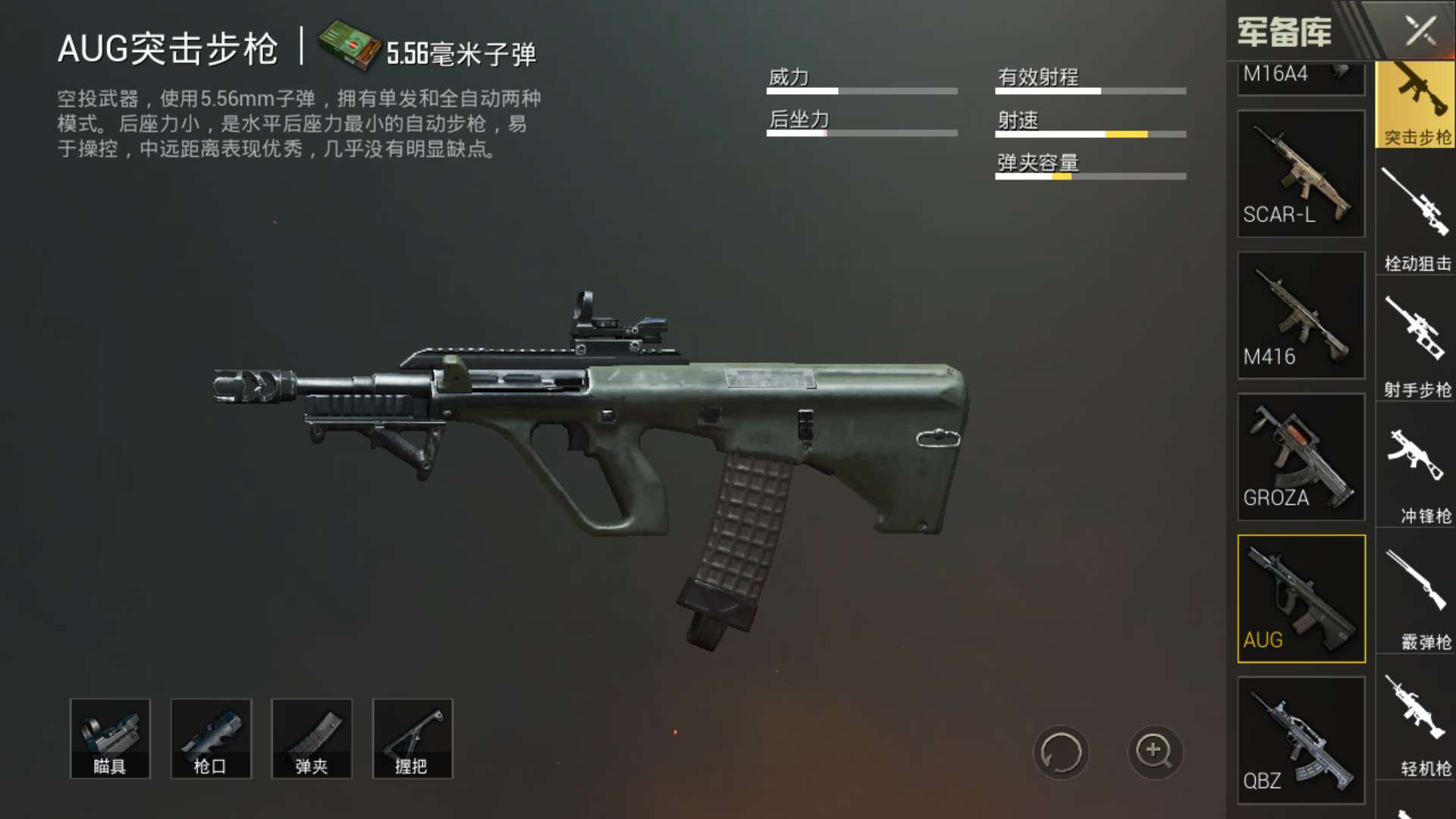View the QBZ rifle entry
The height and width of the screenshot is (819, 1456).
[x=1301, y=739]
